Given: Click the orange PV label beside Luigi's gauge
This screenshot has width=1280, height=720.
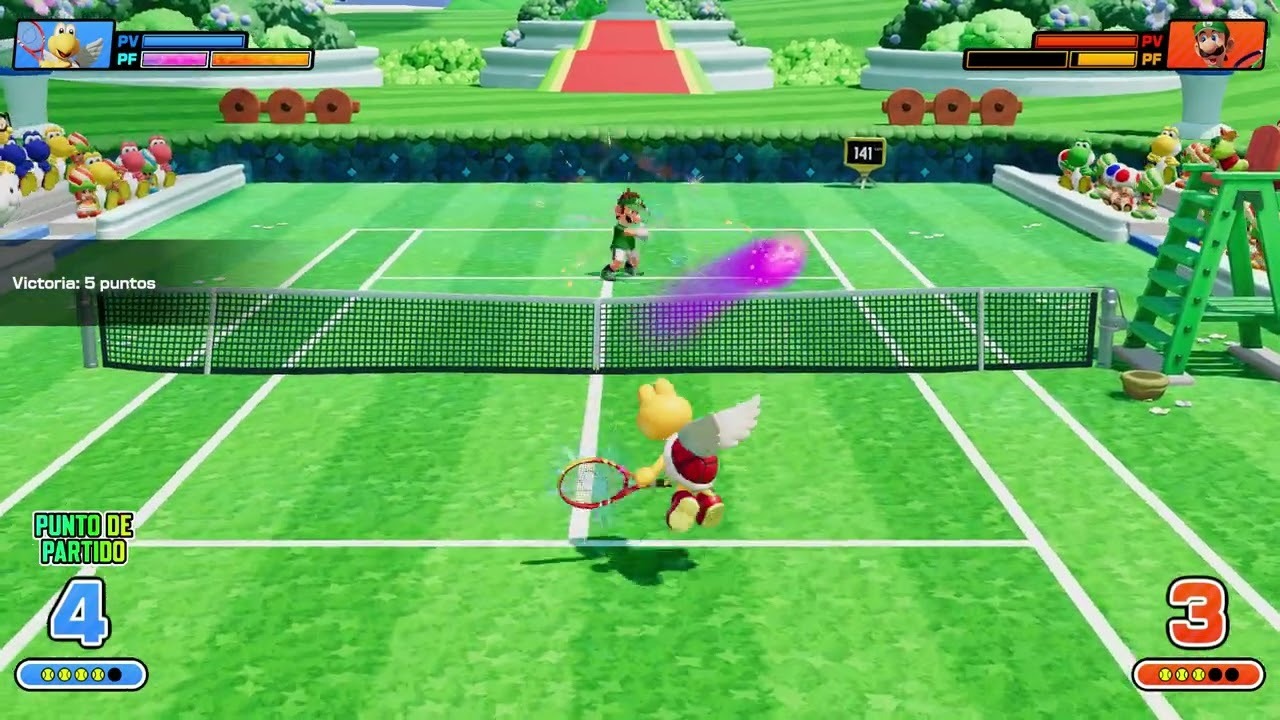Looking at the screenshot, I should 1152,41.
